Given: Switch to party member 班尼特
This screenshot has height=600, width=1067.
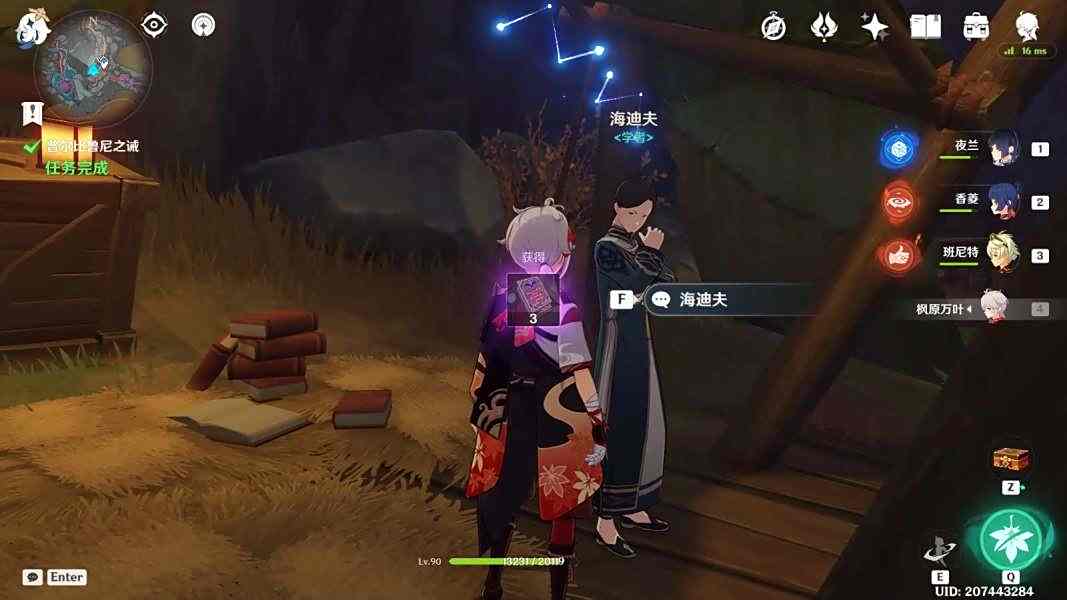Looking at the screenshot, I should coord(1001,255).
